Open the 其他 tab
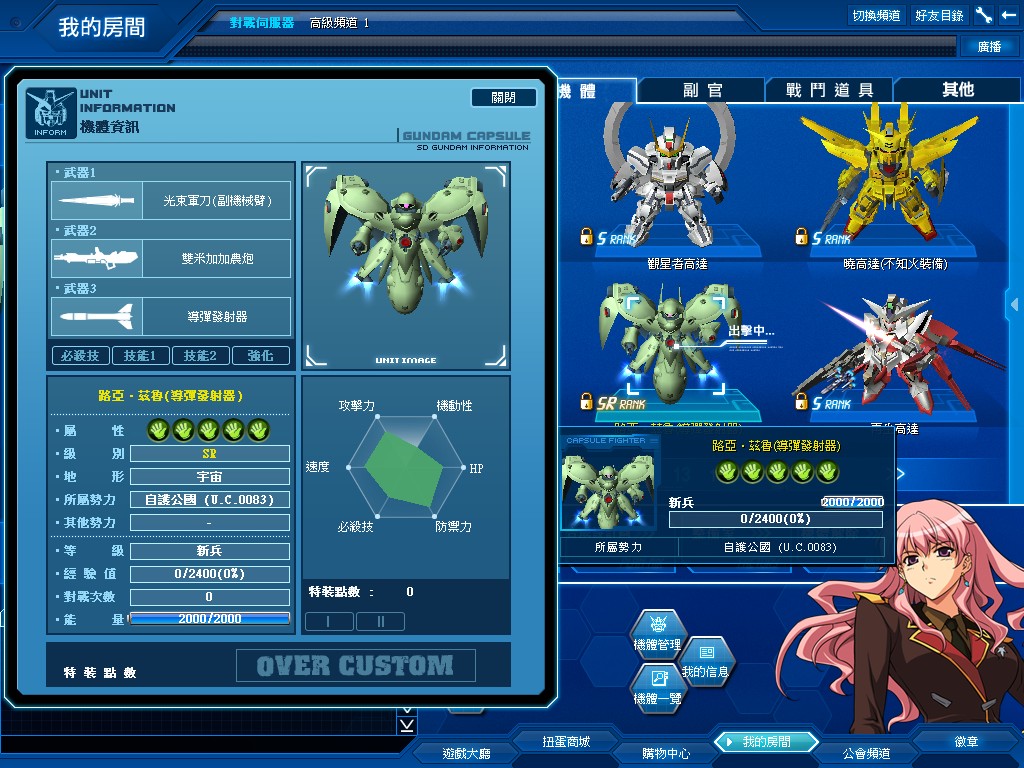 [x=957, y=90]
